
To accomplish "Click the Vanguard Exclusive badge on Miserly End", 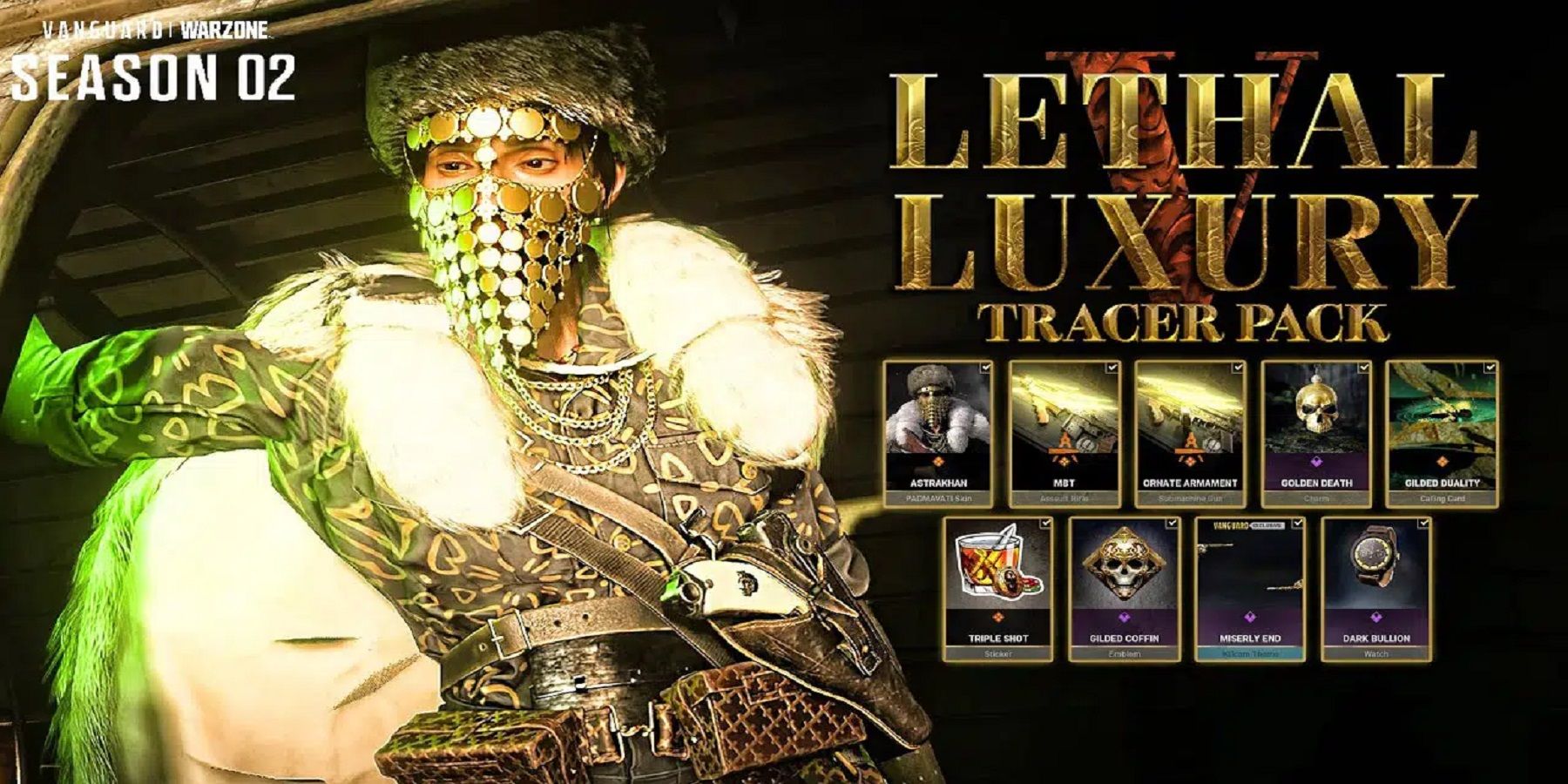I will coord(1248,524).
